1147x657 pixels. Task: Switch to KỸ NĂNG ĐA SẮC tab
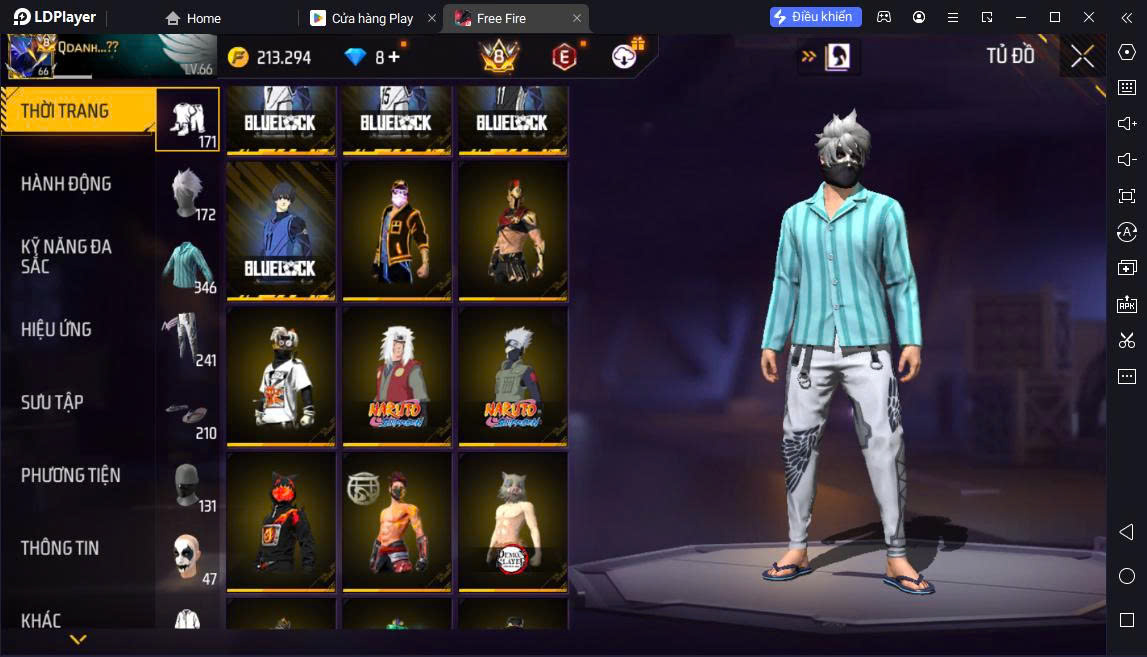point(67,256)
